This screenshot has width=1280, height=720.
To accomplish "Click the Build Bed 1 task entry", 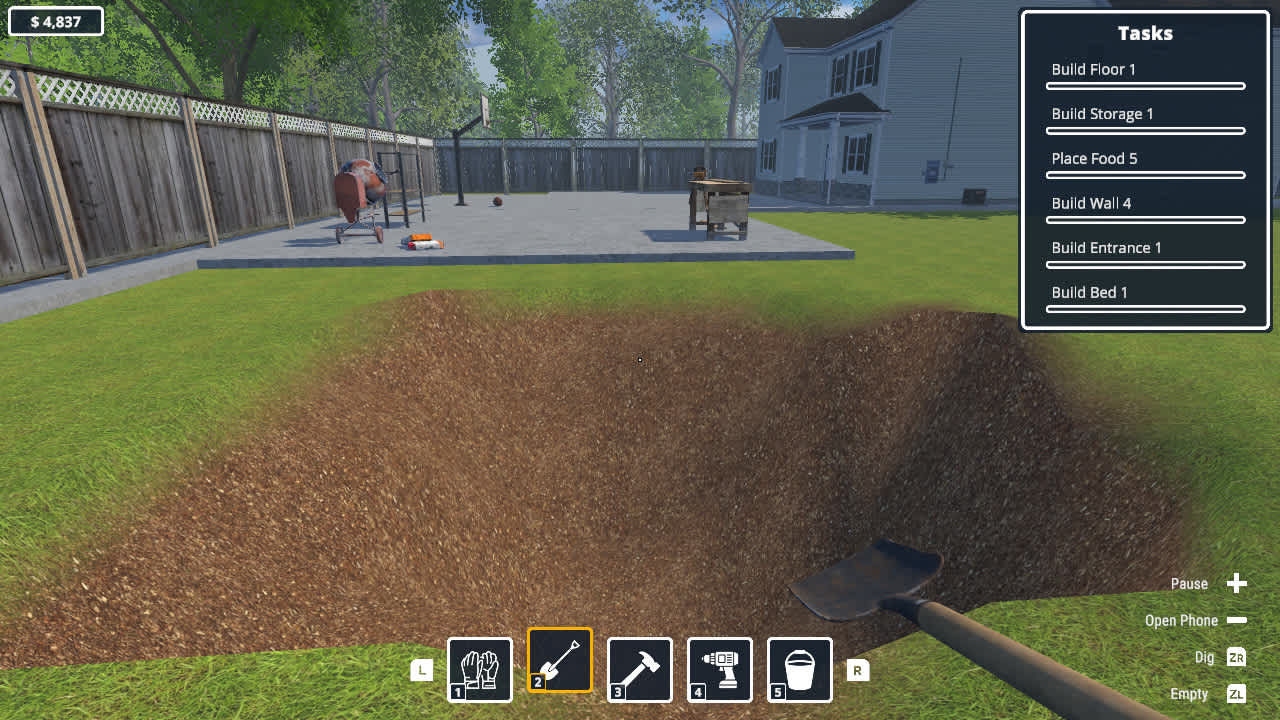I will tap(1089, 292).
